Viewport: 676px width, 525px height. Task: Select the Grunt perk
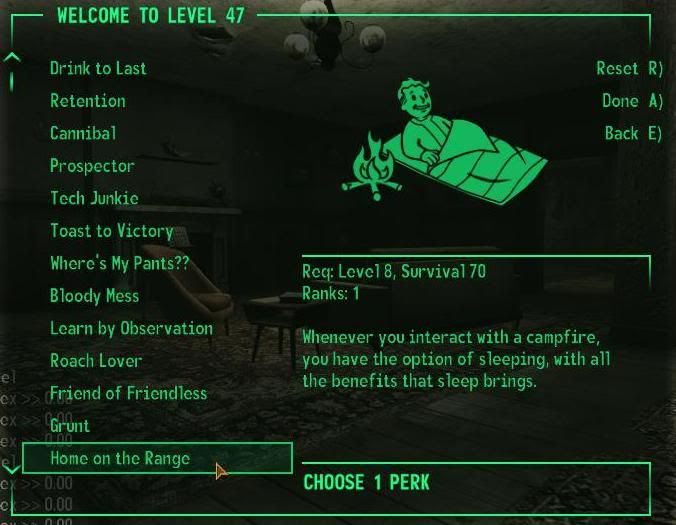click(x=70, y=426)
